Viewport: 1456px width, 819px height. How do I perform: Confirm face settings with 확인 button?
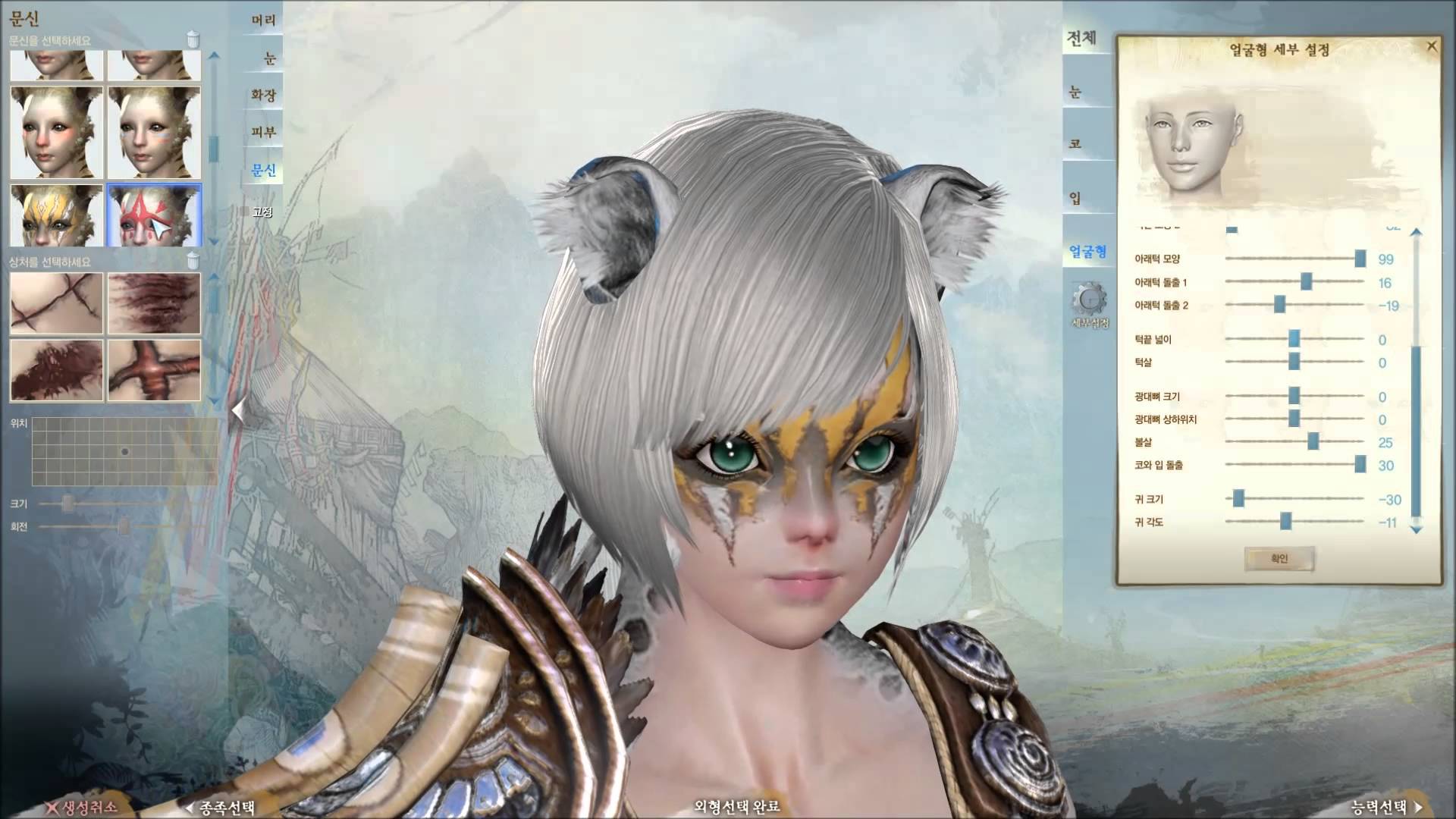pos(1279,559)
